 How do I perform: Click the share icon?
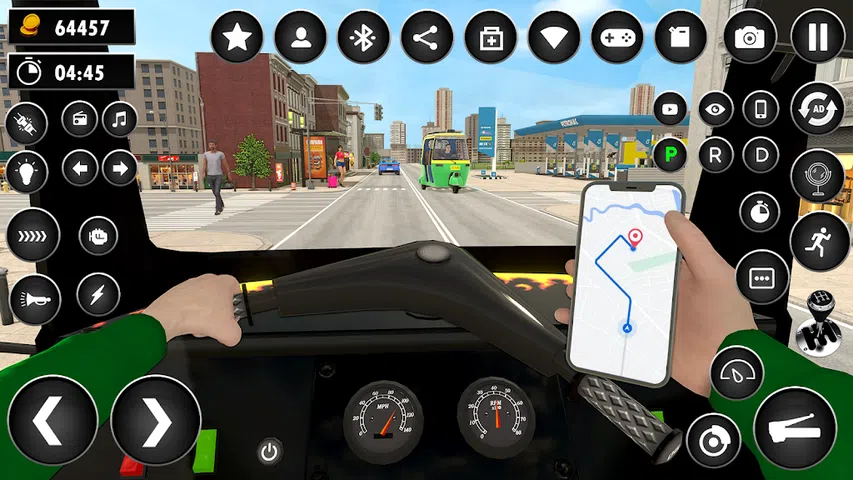click(427, 37)
